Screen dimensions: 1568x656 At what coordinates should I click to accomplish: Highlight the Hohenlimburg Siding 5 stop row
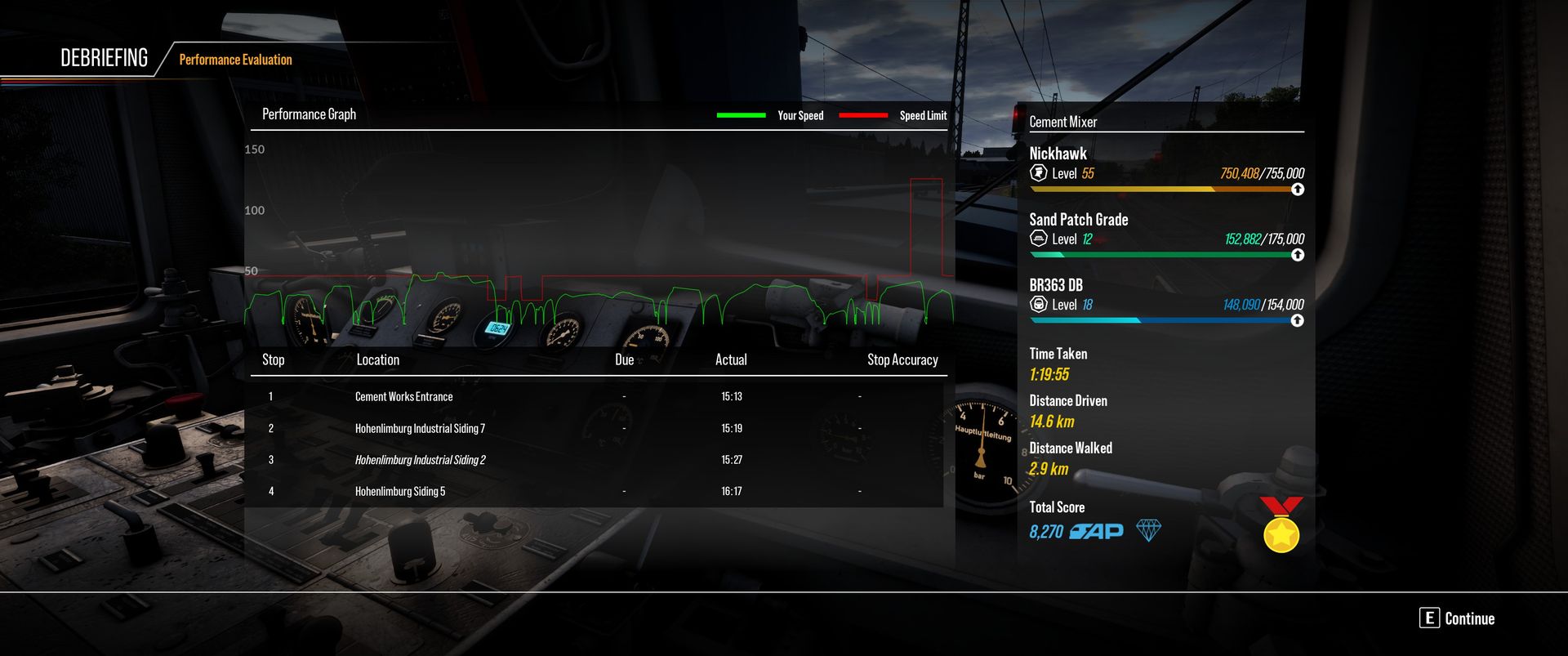[x=400, y=491]
